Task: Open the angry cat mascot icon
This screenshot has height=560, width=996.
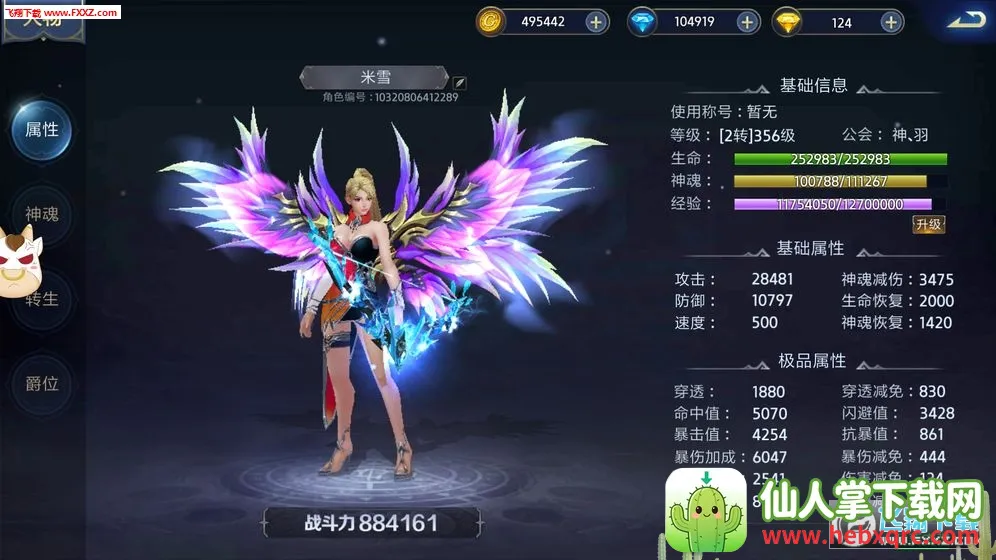Action: (x=17, y=262)
